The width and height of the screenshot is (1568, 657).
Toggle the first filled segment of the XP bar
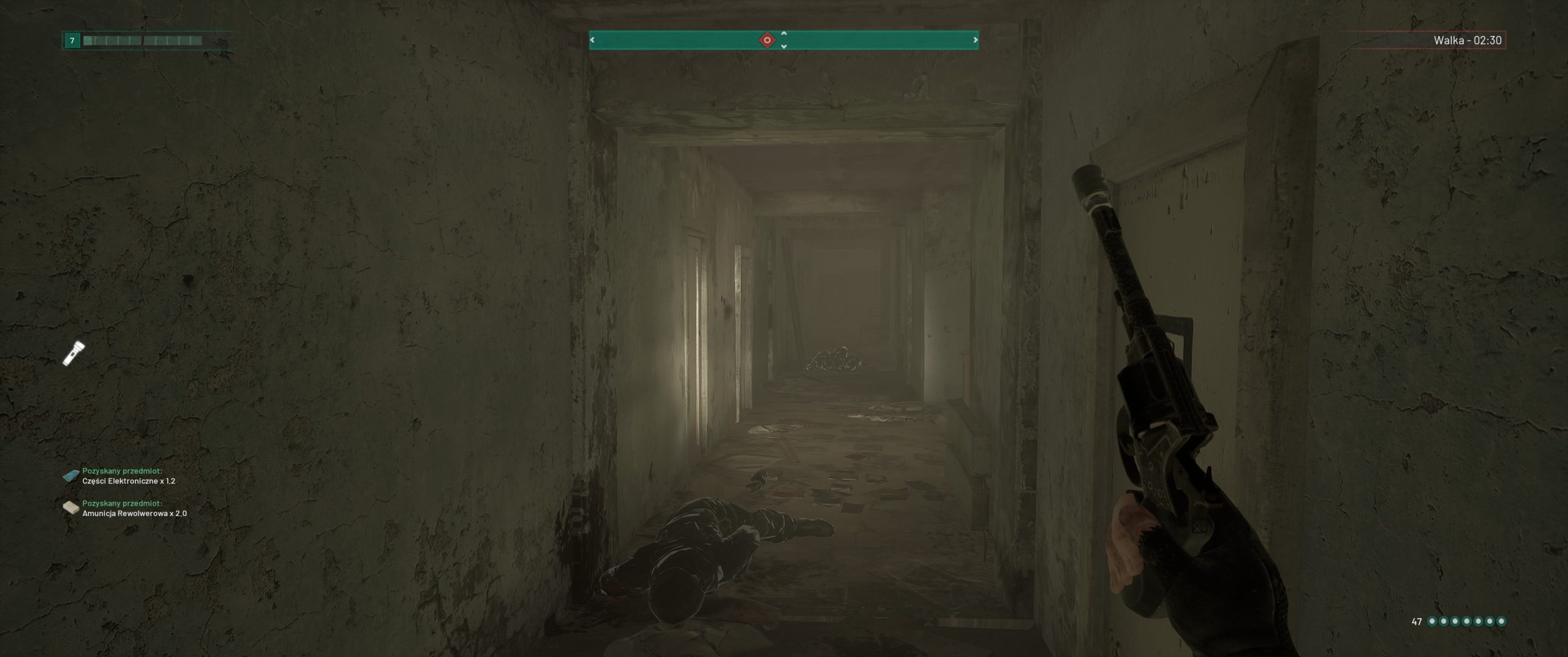pyautogui.click(x=89, y=42)
